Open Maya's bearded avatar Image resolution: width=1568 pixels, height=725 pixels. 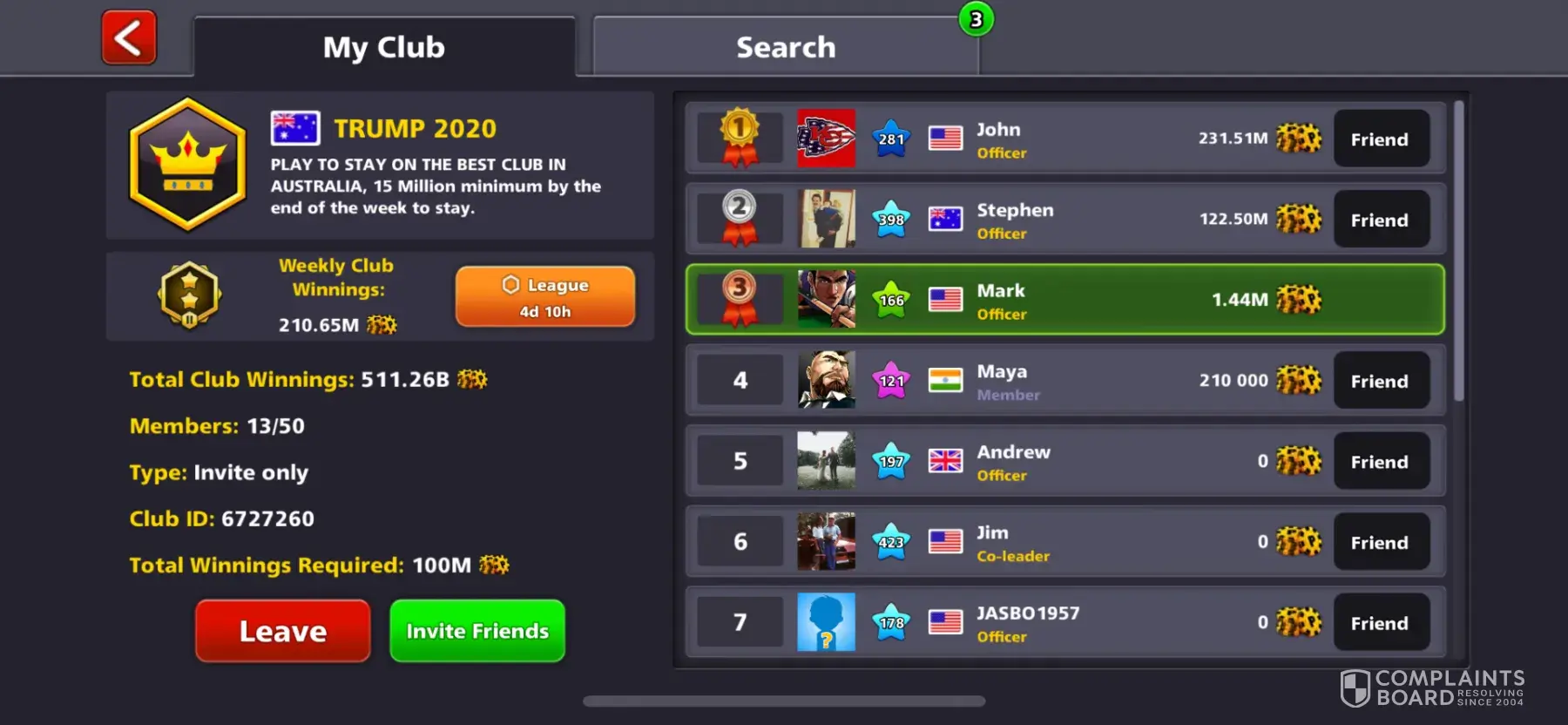pyautogui.click(x=826, y=380)
